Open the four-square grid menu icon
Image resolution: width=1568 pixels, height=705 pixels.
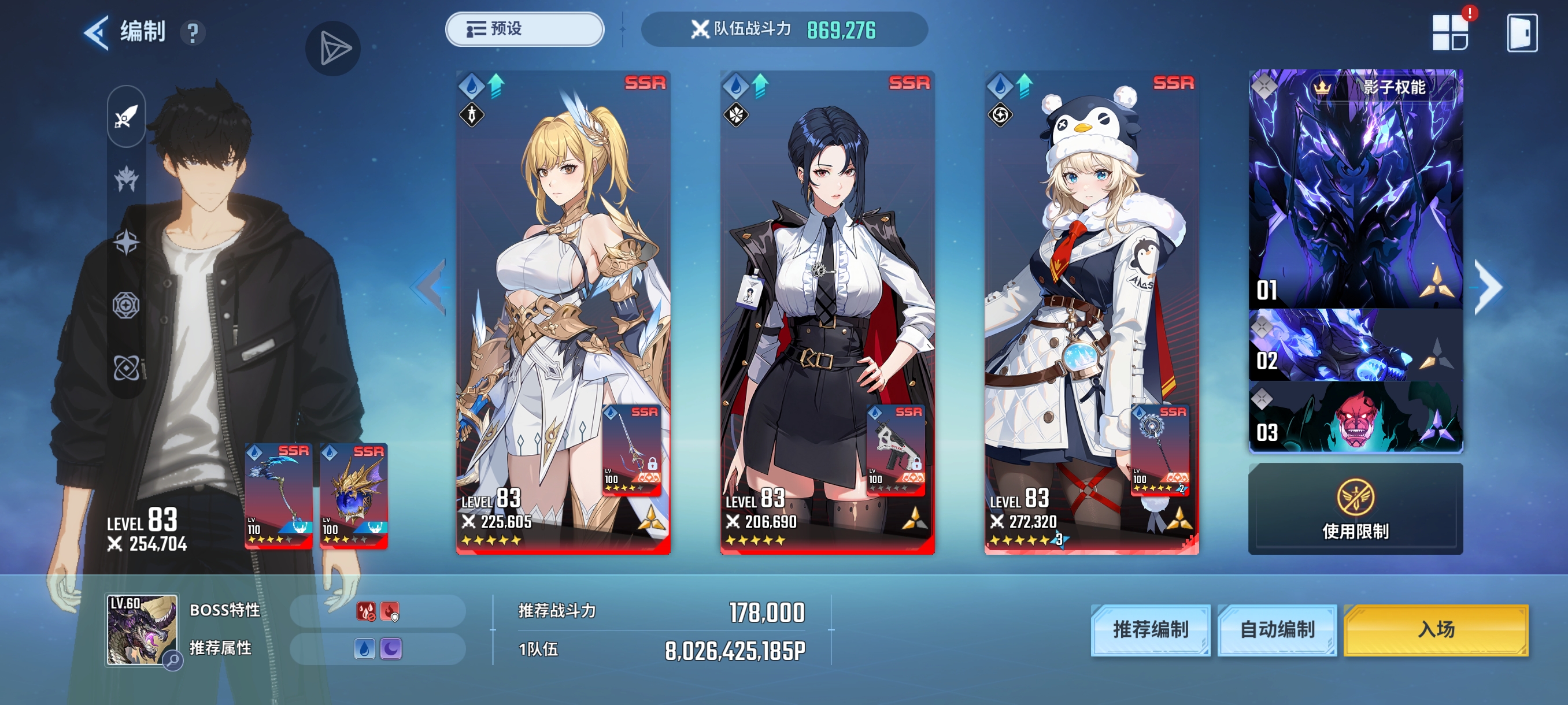pyautogui.click(x=1450, y=33)
